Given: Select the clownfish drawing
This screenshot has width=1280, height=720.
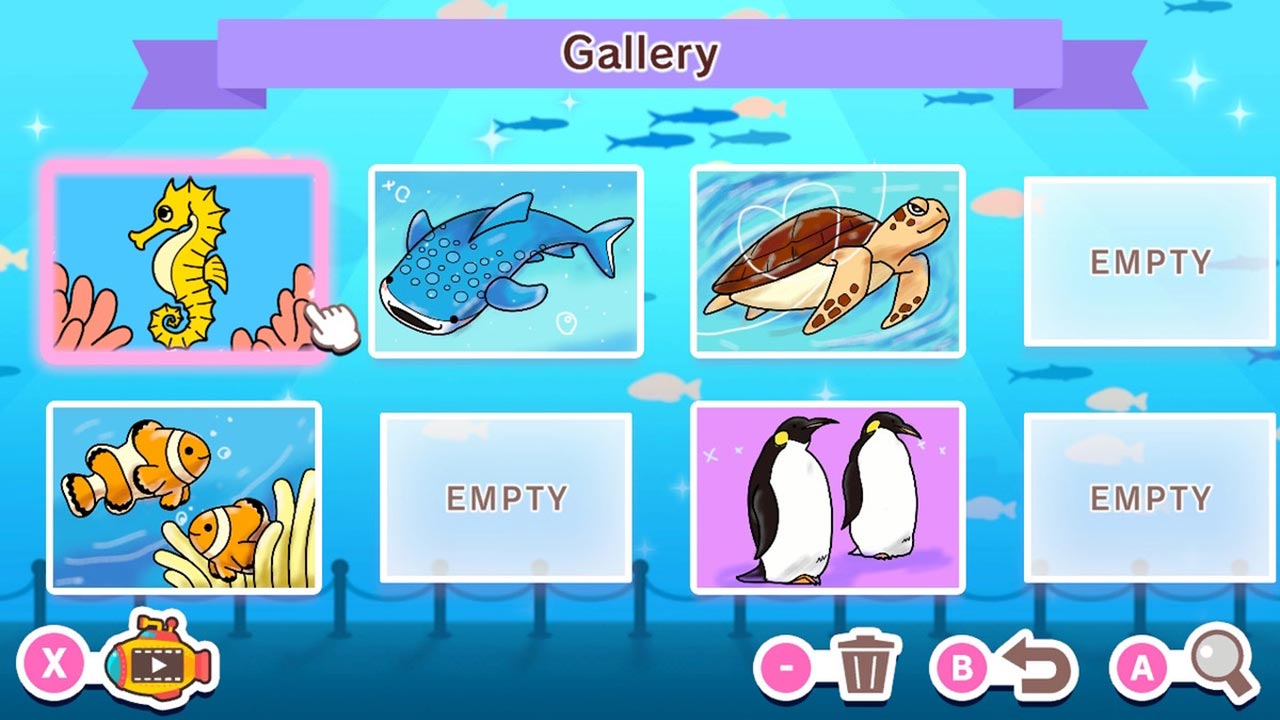Looking at the screenshot, I should click(185, 495).
